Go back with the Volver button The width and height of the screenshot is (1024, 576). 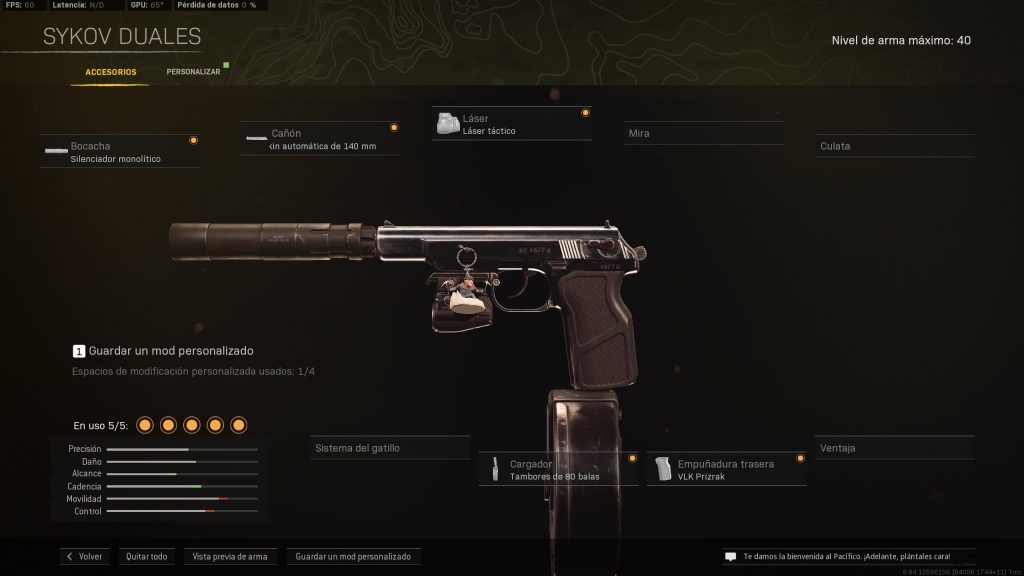[x=85, y=557]
